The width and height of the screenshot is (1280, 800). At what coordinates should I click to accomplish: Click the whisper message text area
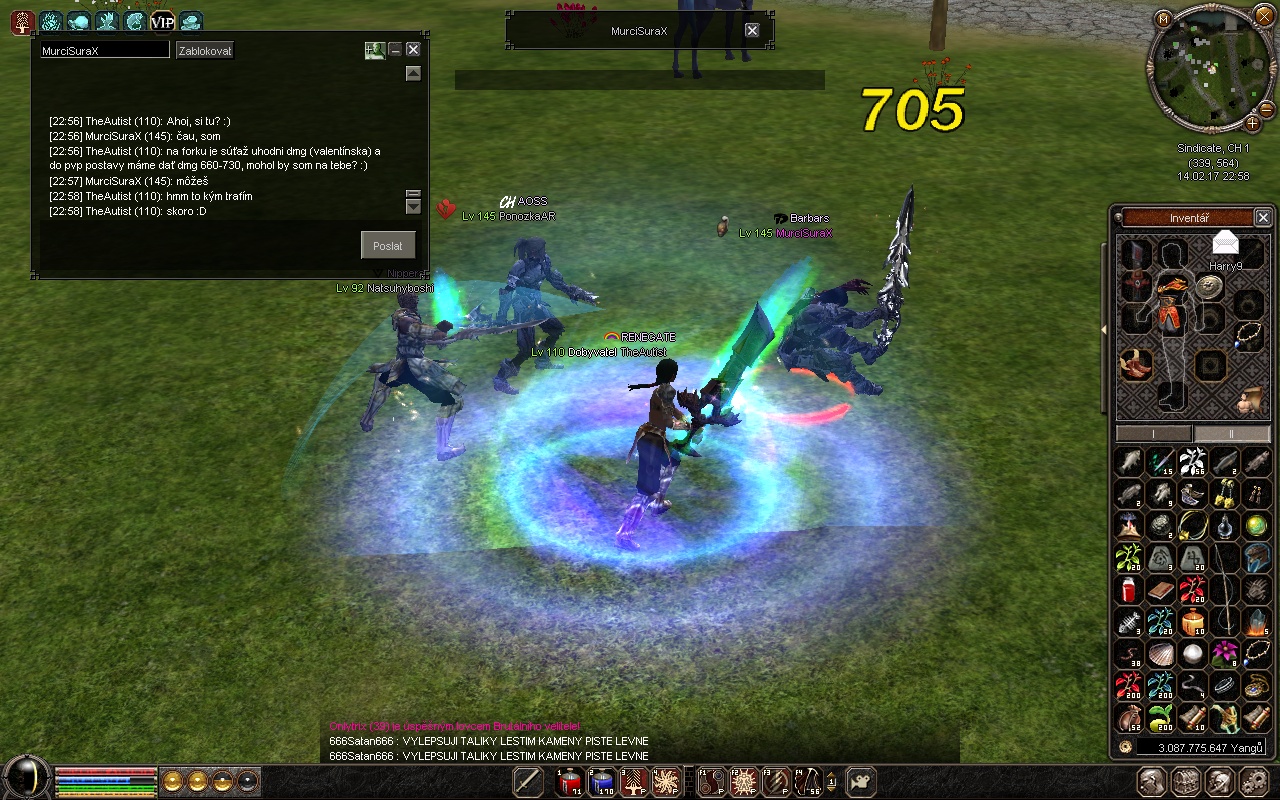point(198,244)
